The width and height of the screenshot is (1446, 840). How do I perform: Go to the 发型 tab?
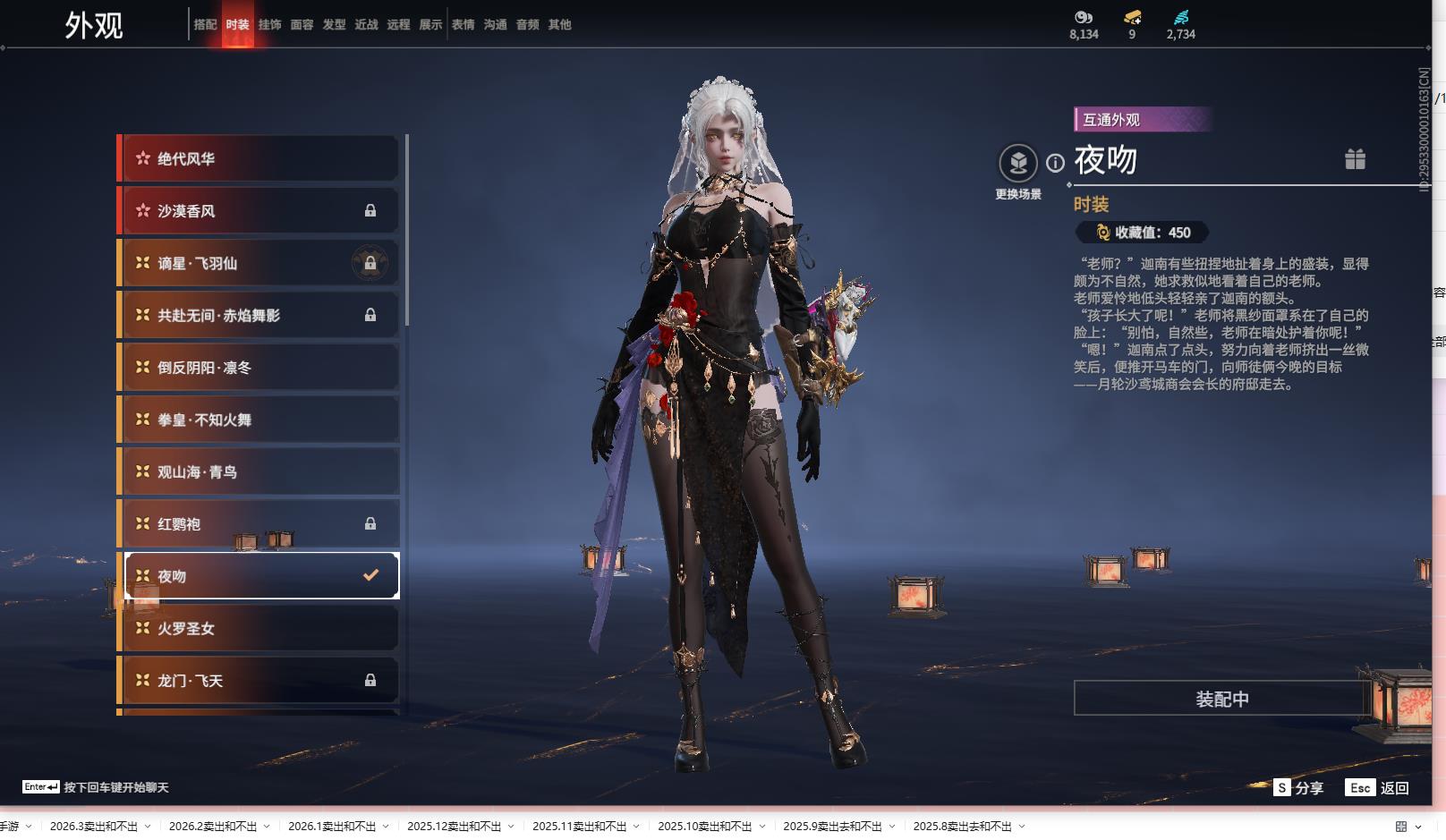click(334, 25)
